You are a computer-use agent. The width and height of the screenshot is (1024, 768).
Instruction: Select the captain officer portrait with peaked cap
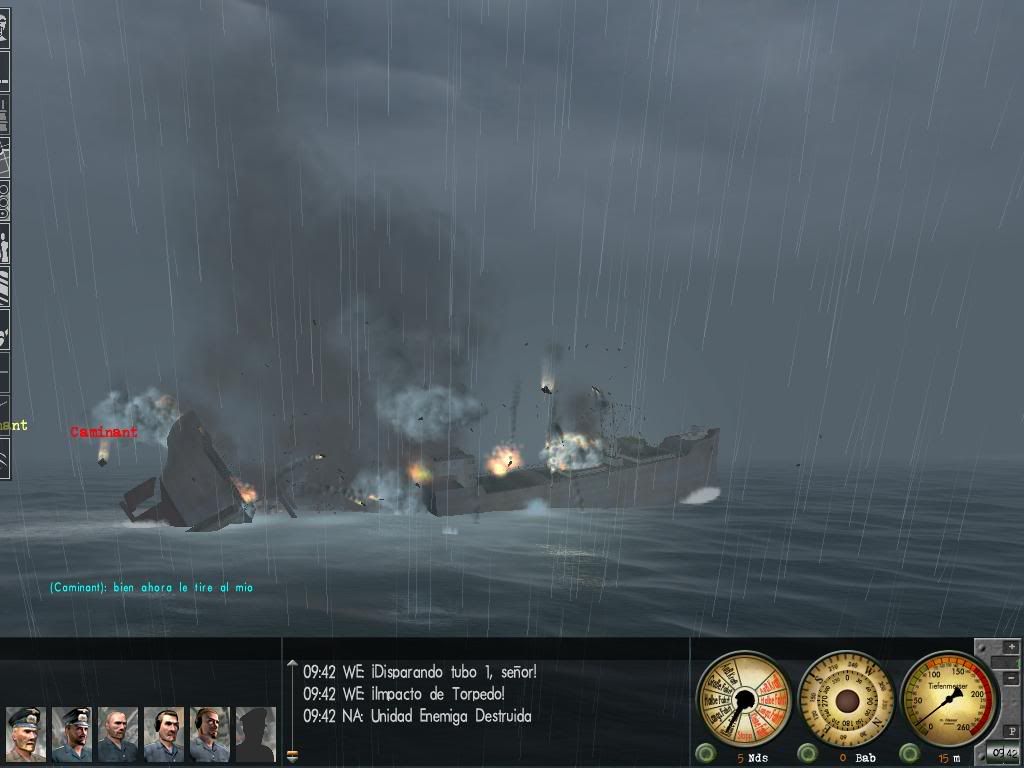pos(26,733)
